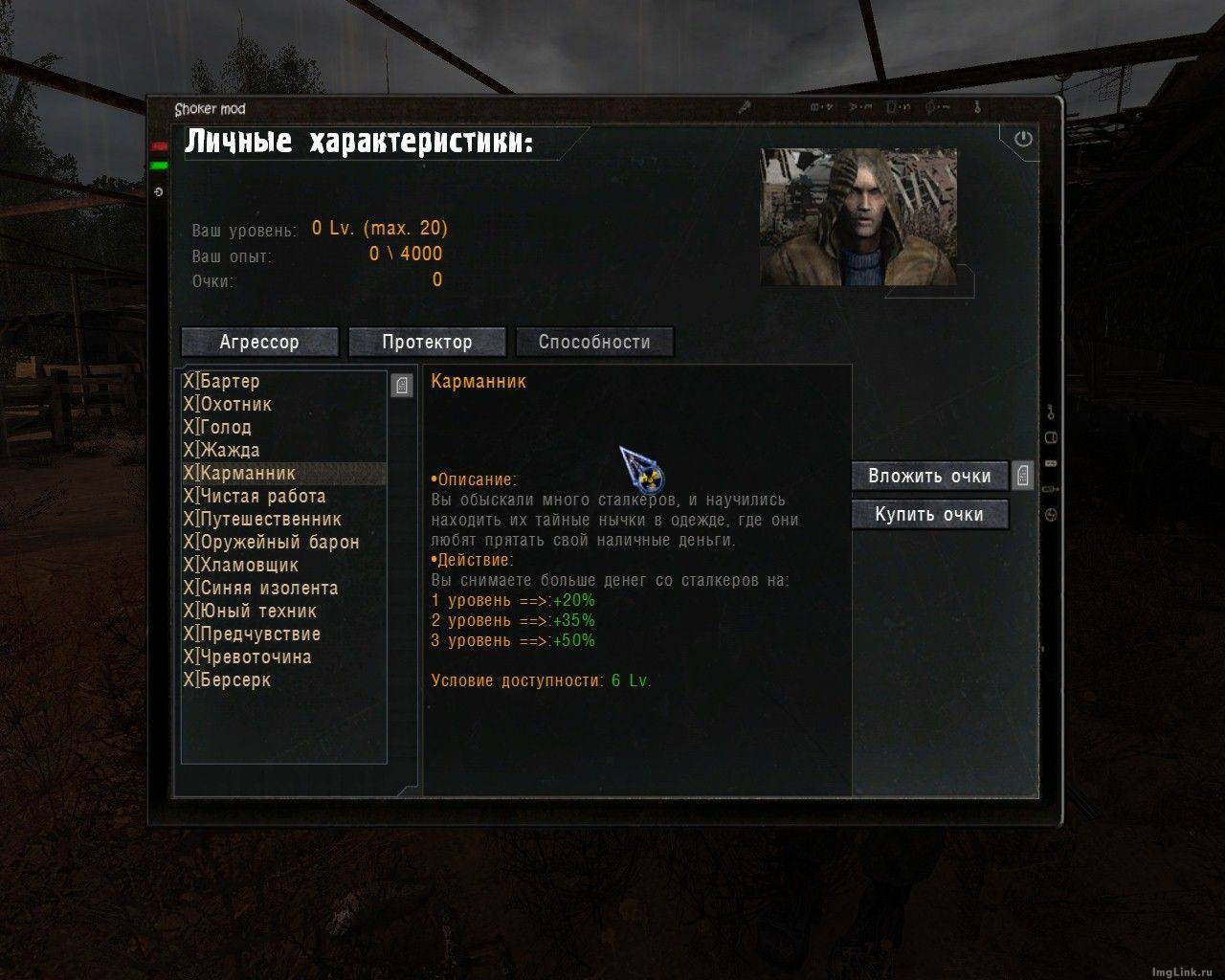The height and width of the screenshot is (980, 1225).
Task: Open the Способности tab
Action: tap(594, 342)
